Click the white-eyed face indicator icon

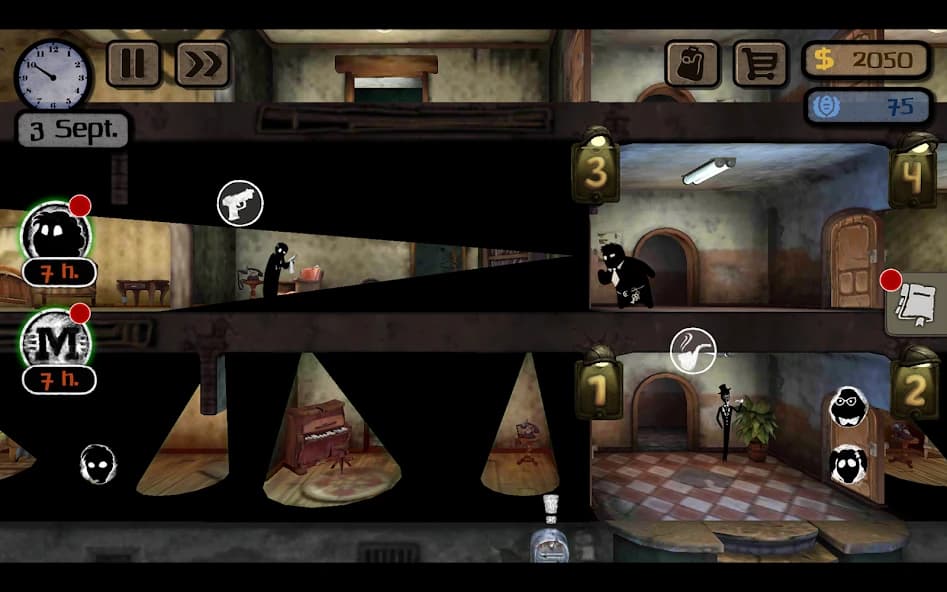(98, 464)
